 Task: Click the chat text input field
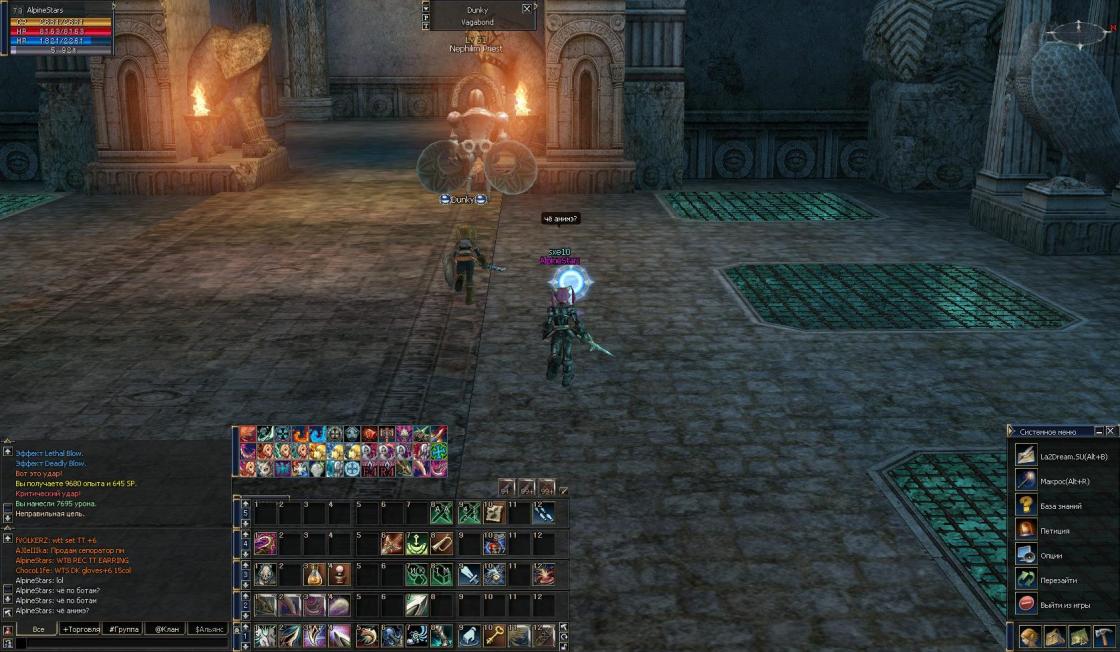click(x=120, y=644)
